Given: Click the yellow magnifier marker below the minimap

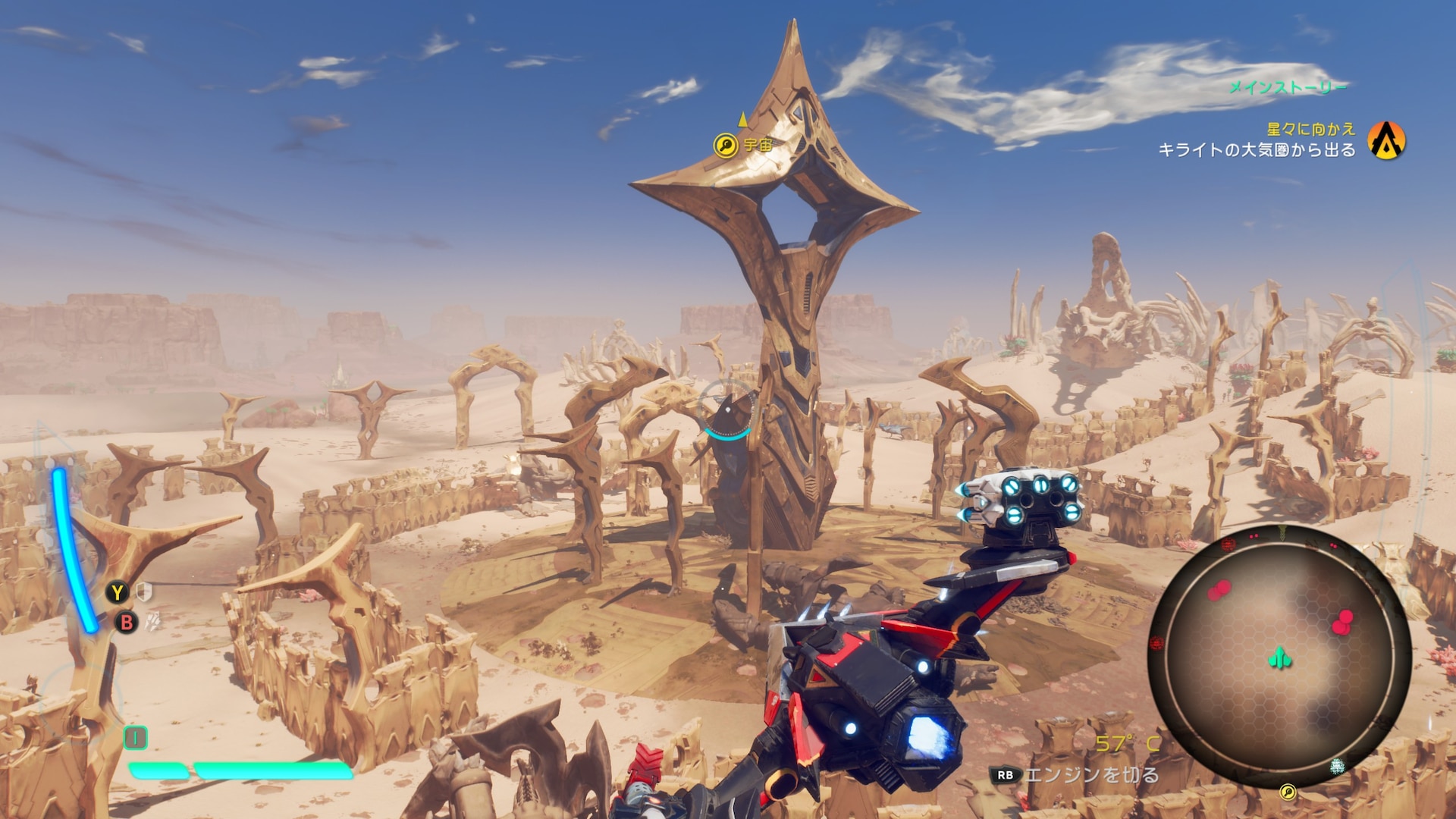Looking at the screenshot, I should [x=1287, y=792].
